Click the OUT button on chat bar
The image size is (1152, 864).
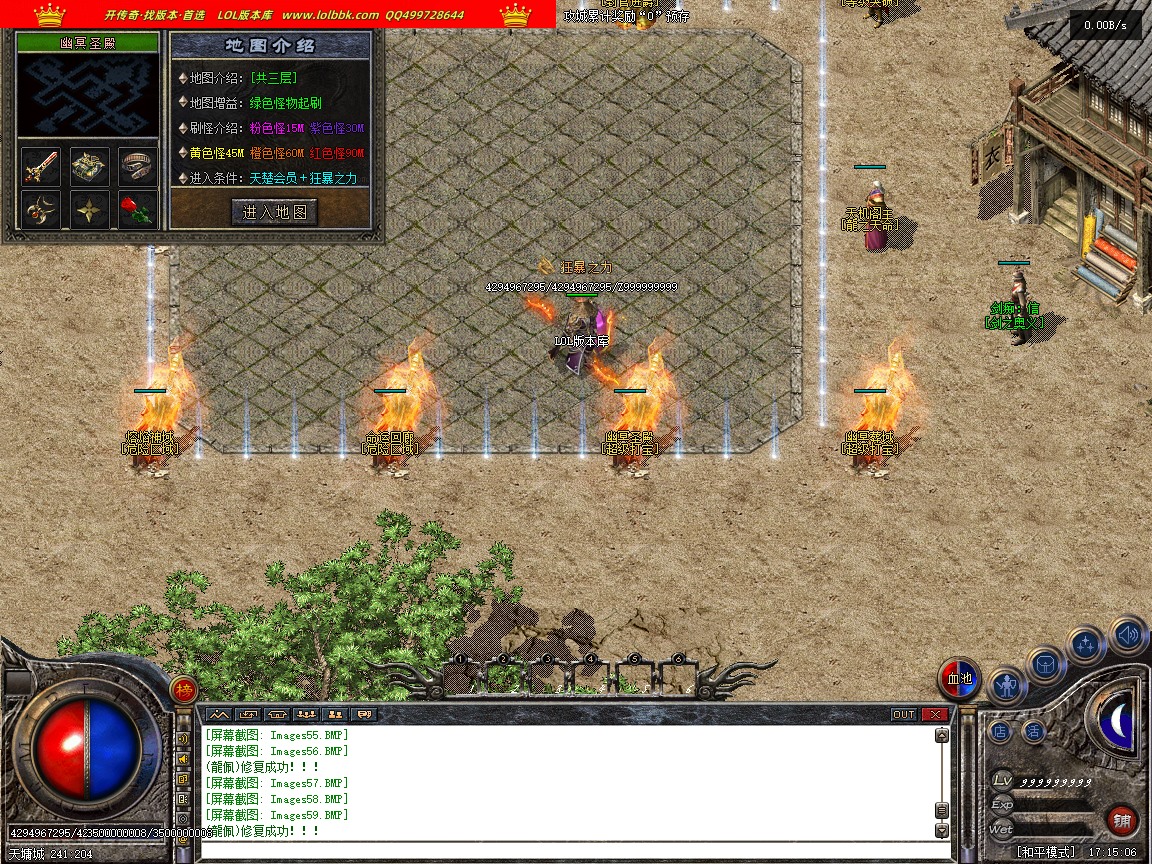pyautogui.click(x=903, y=714)
